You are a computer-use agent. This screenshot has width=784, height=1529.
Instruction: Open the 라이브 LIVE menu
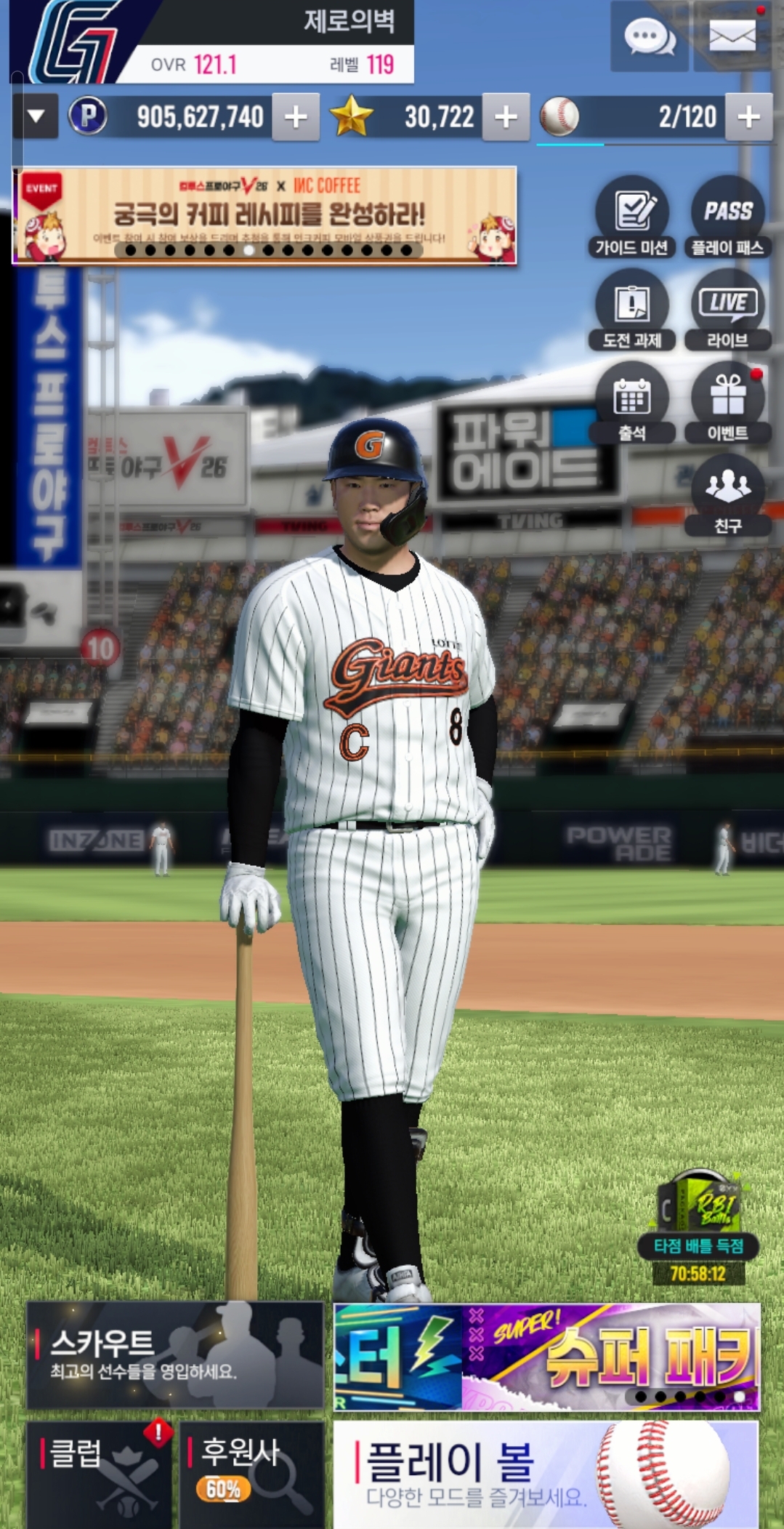point(727,310)
